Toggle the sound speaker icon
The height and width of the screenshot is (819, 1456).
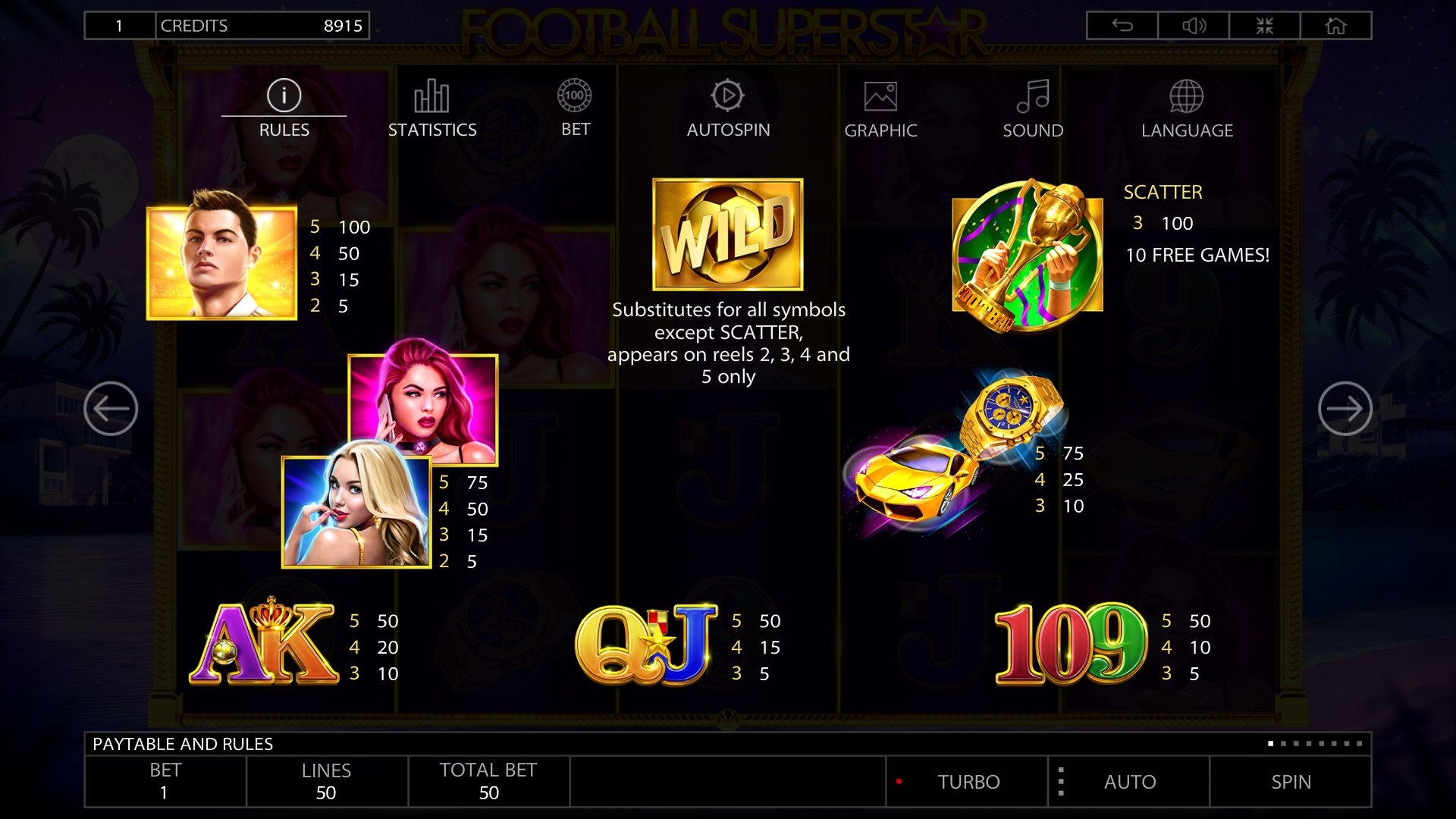click(x=1194, y=26)
